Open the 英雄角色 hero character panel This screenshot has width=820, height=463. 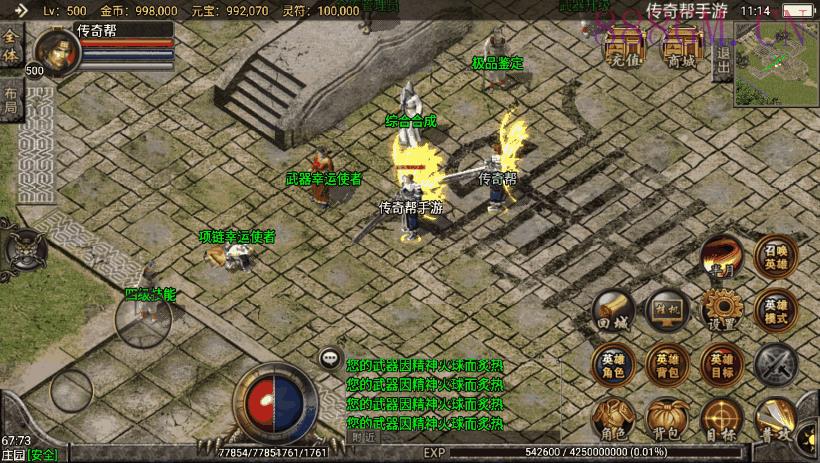point(612,364)
